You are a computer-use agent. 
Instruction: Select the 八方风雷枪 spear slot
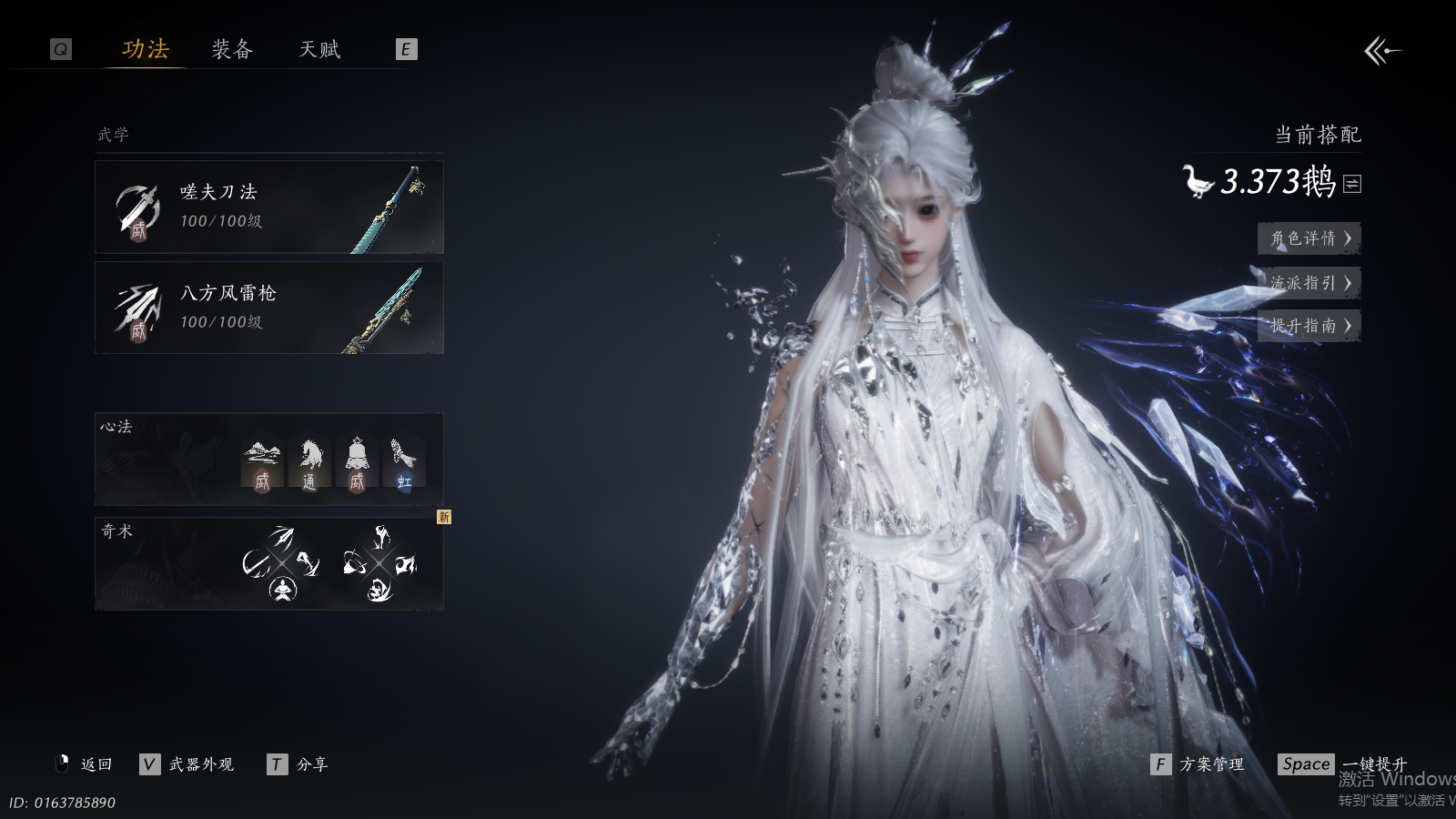coord(269,308)
